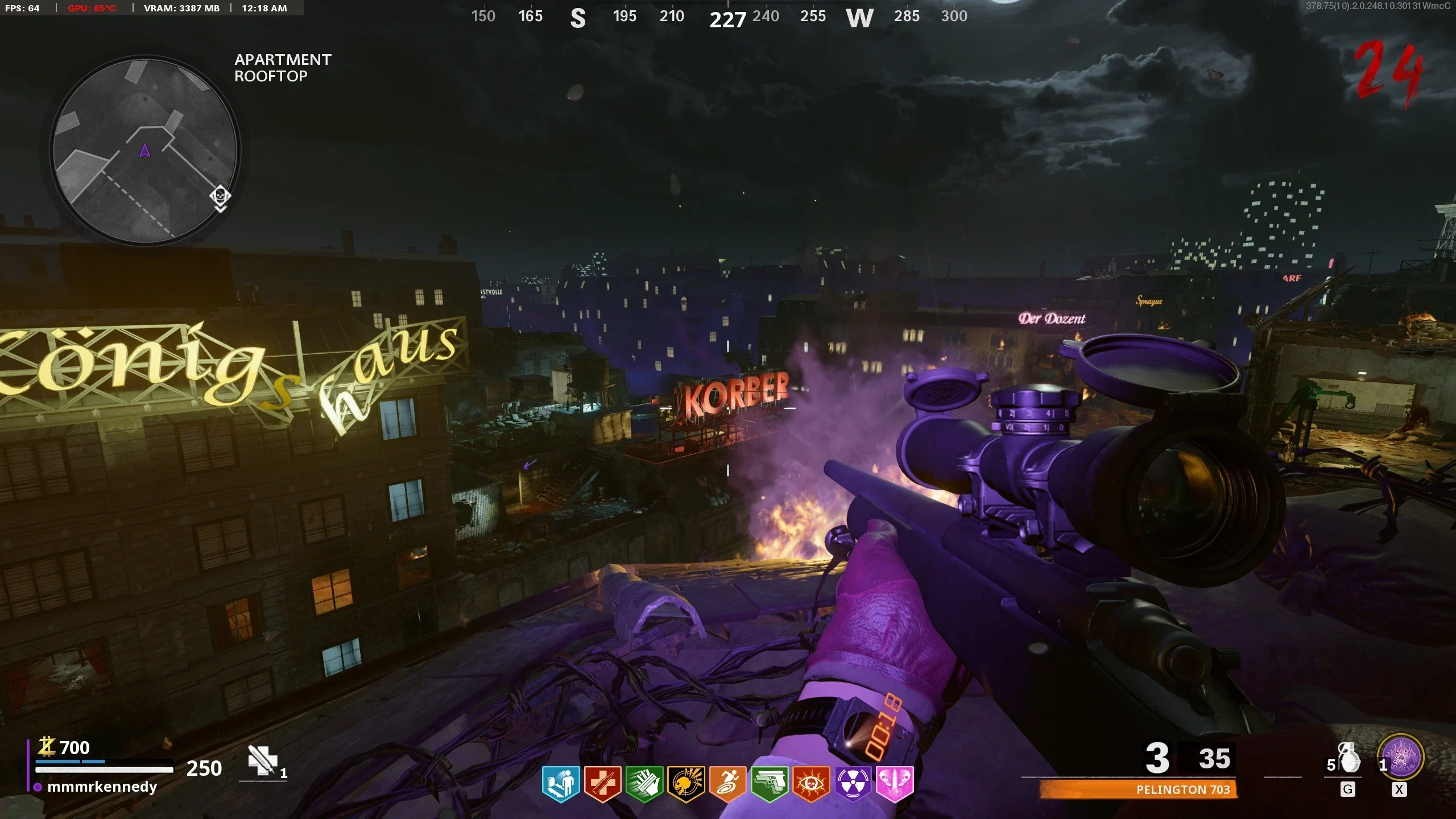Select the Death Perception eye perk
This screenshot has width=1456, height=819.
(811, 783)
